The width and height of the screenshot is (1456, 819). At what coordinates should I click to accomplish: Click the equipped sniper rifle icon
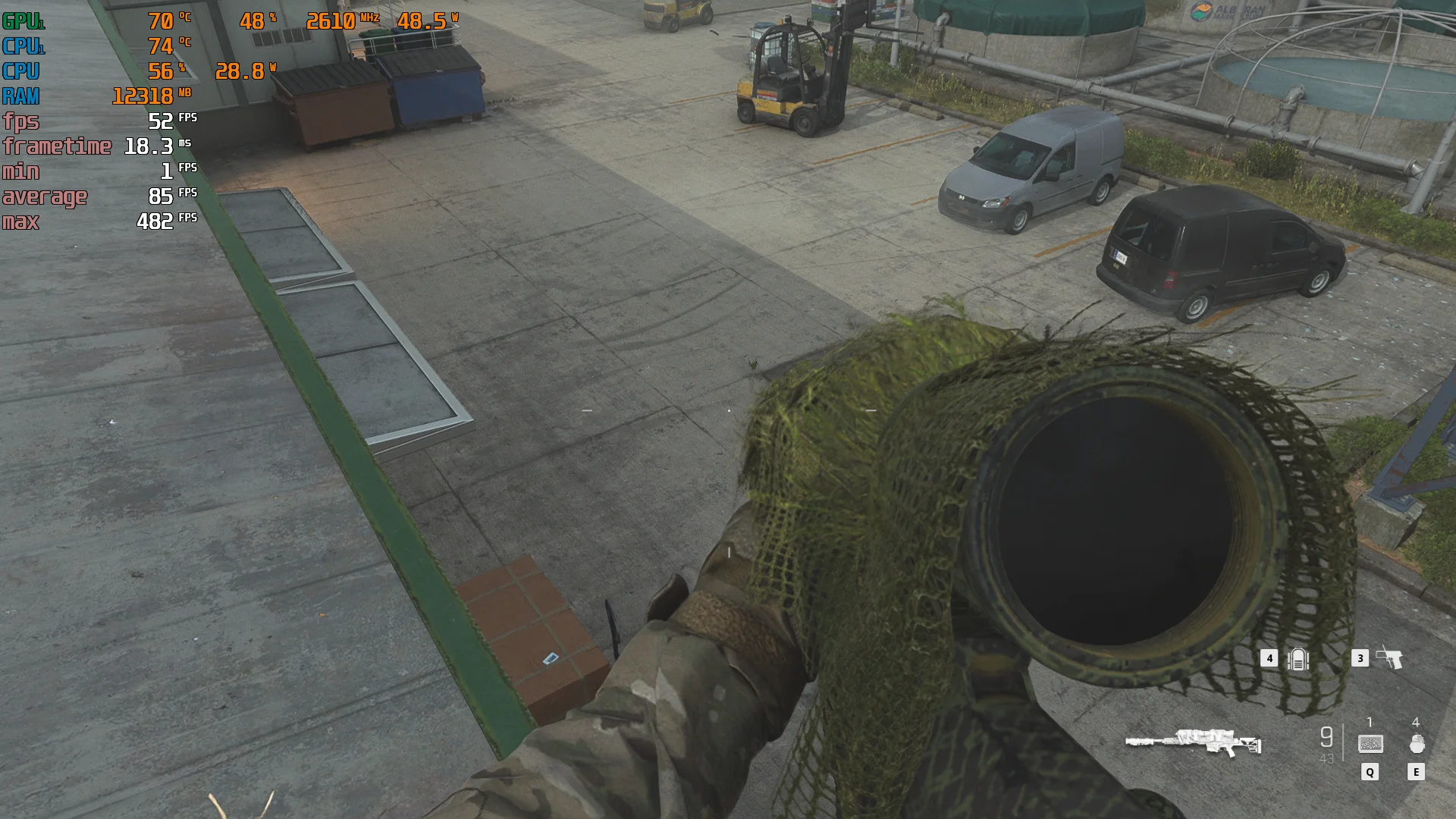click(1193, 742)
